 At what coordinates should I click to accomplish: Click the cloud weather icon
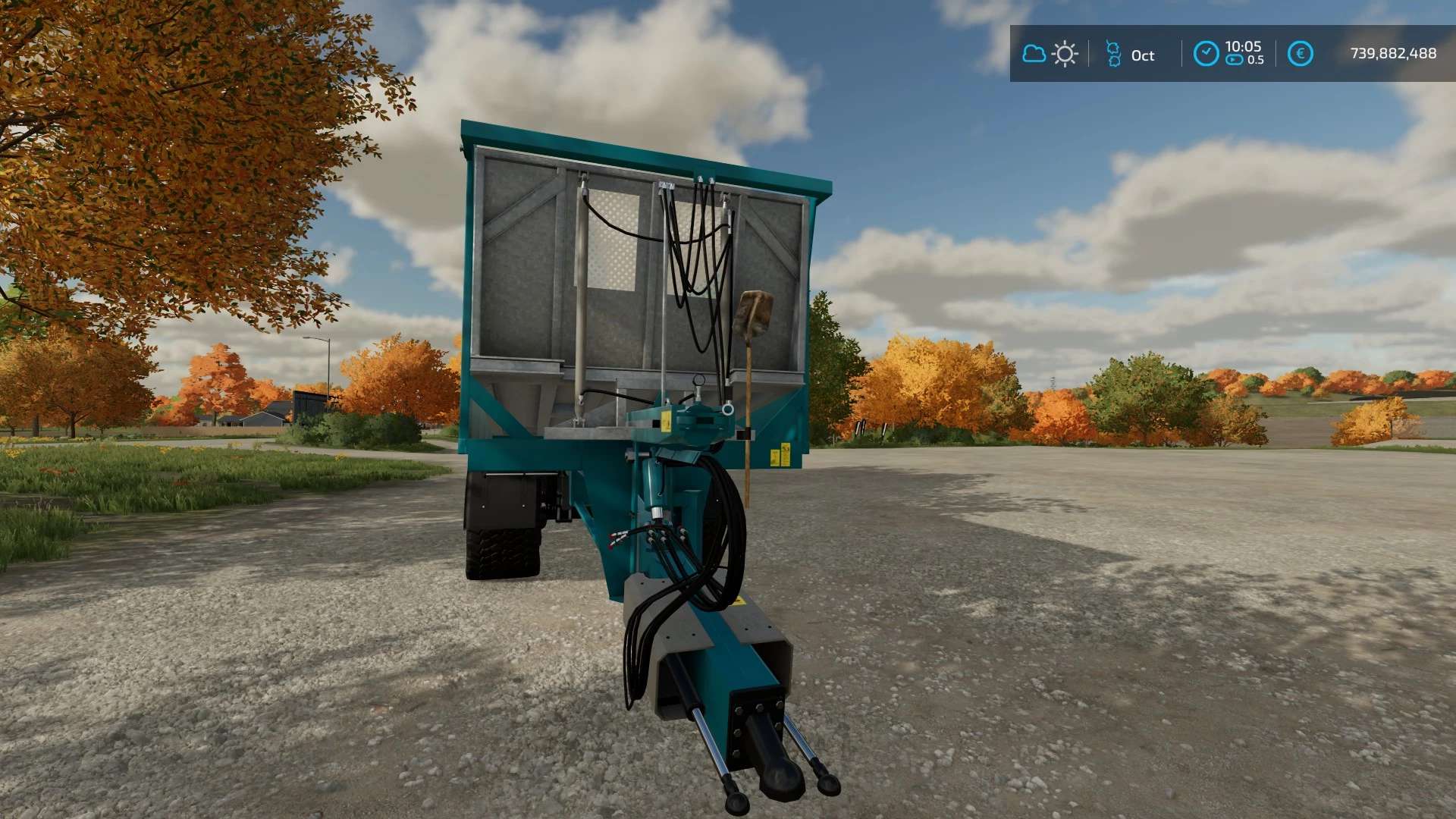(1034, 54)
